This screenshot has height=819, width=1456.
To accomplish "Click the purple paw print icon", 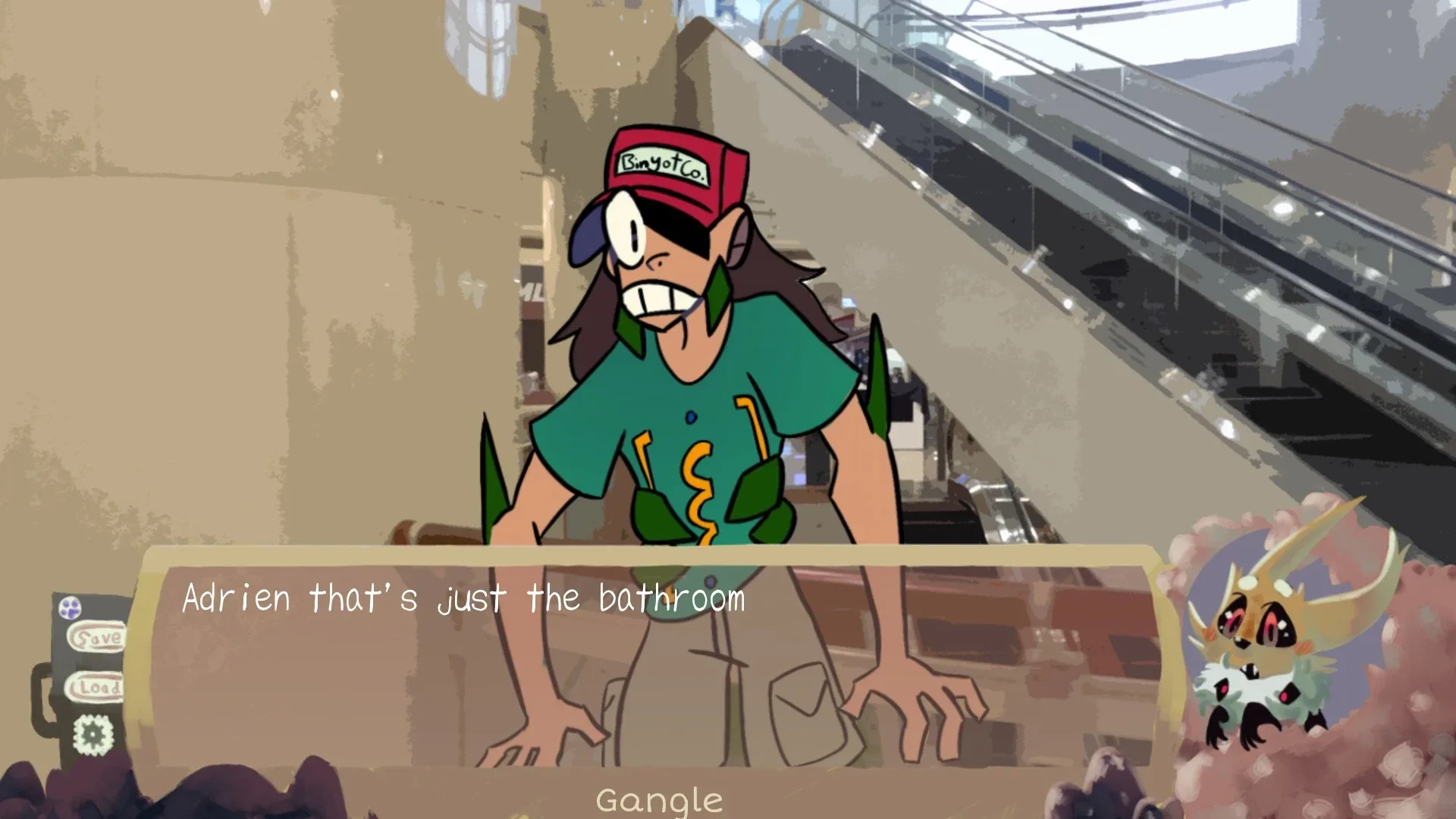I will coord(70,607).
